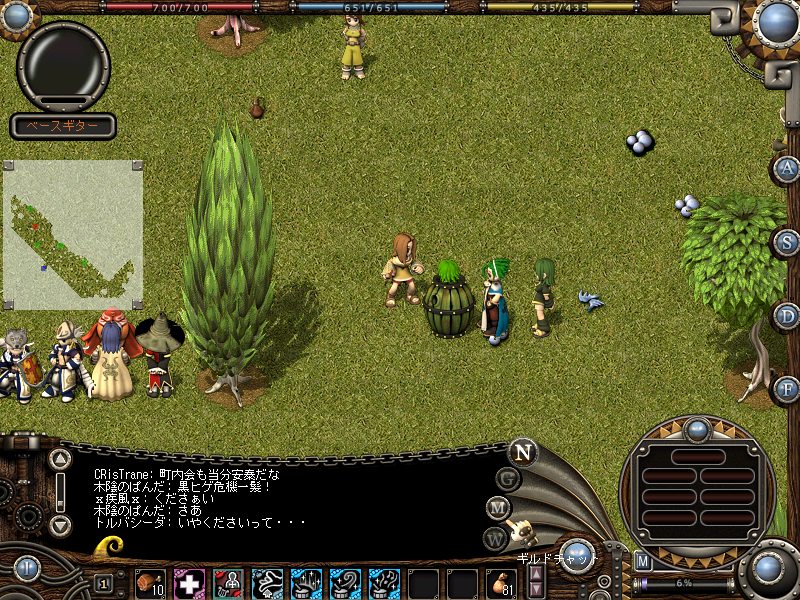Switch chat to the G channel
The height and width of the screenshot is (600, 800).
(x=509, y=478)
